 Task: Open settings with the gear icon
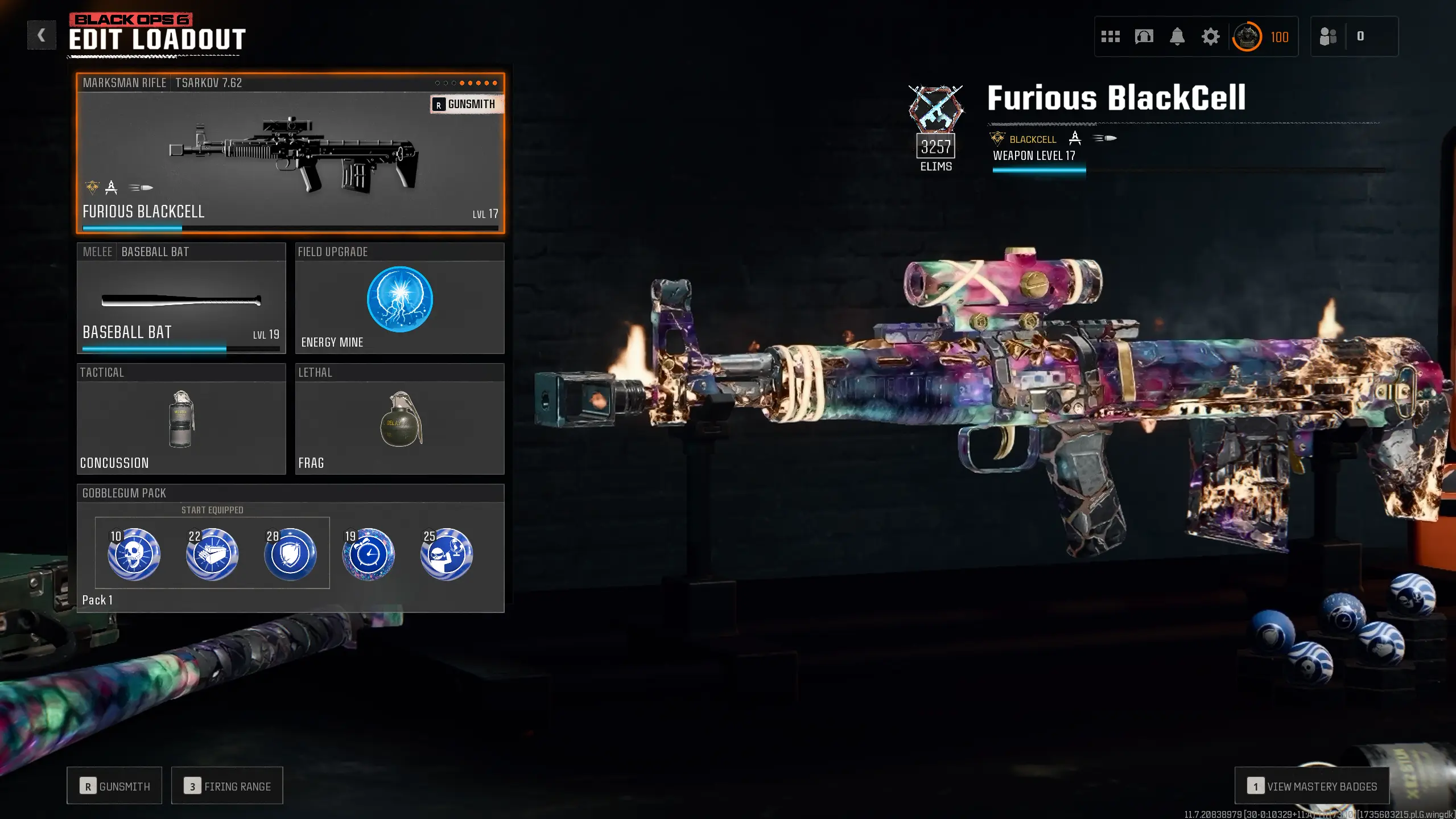coord(1210,37)
